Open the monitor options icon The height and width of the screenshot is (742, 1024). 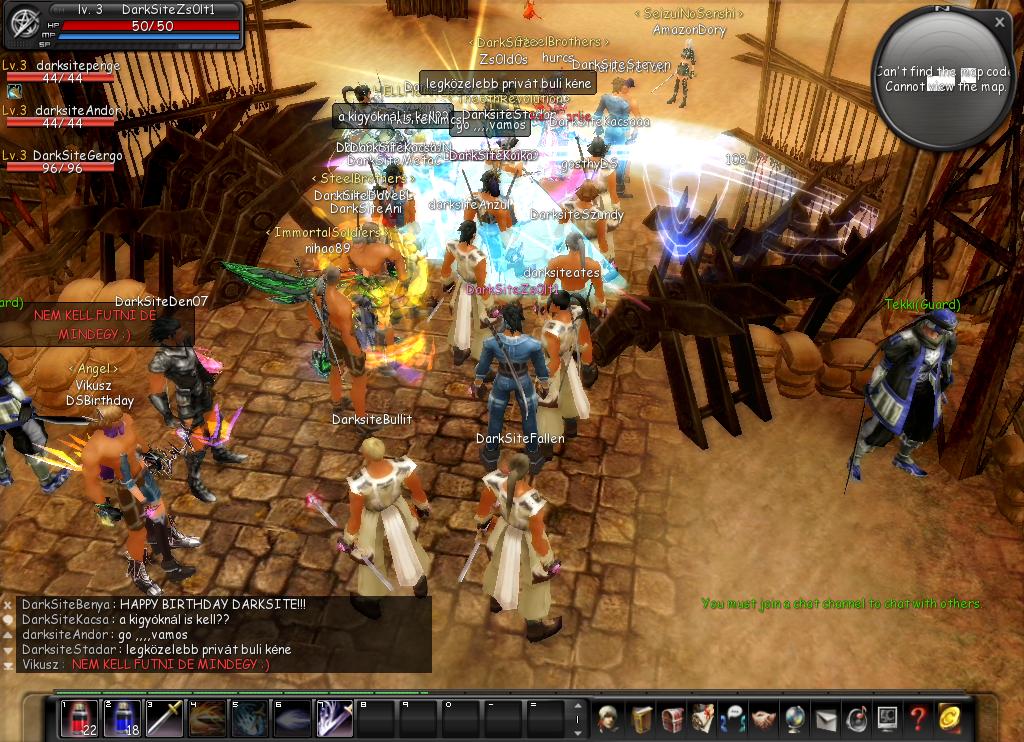coord(887,718)
